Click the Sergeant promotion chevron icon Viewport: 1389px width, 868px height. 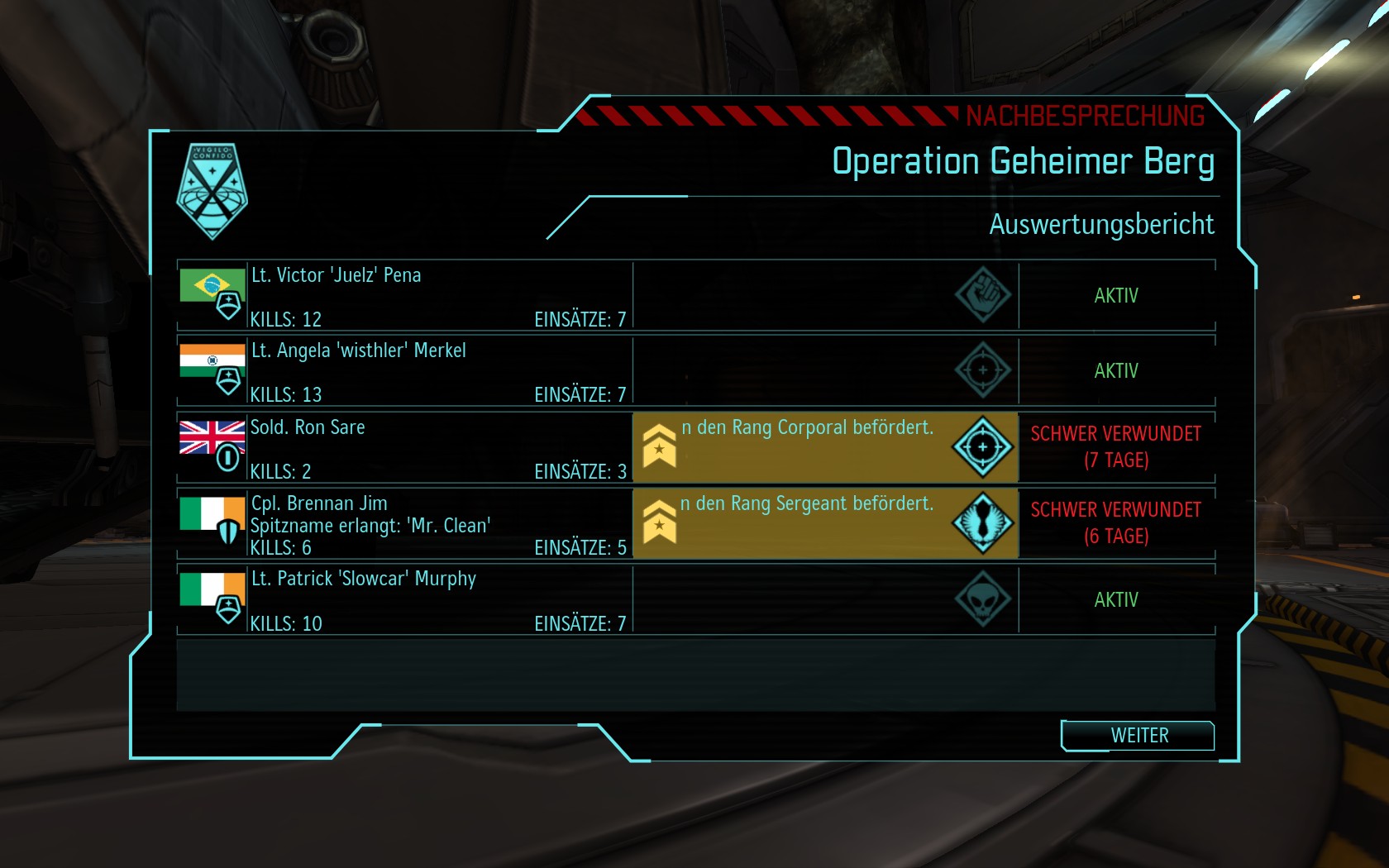[x=660, y=522]
